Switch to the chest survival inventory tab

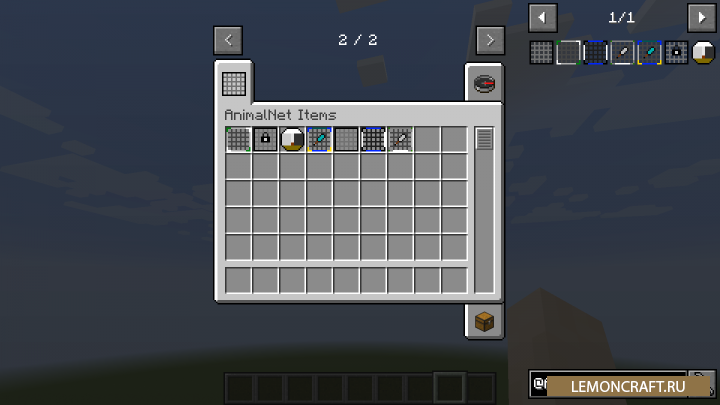pyautogui.click(x=484, y=320)
